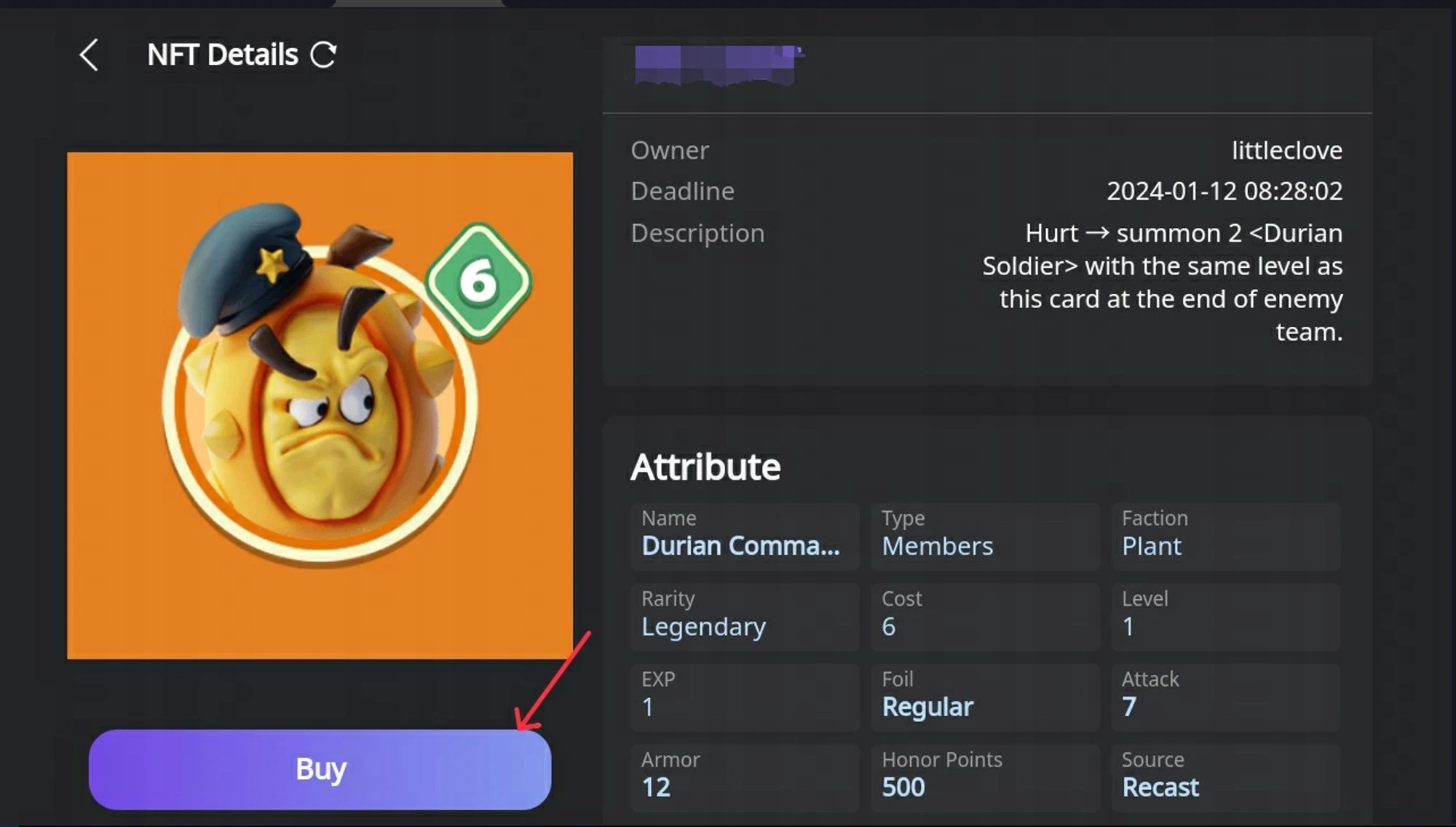Screen dimensions: 1456x827
Task: Open the owner littleclove profile
Action: (1286, 150)
